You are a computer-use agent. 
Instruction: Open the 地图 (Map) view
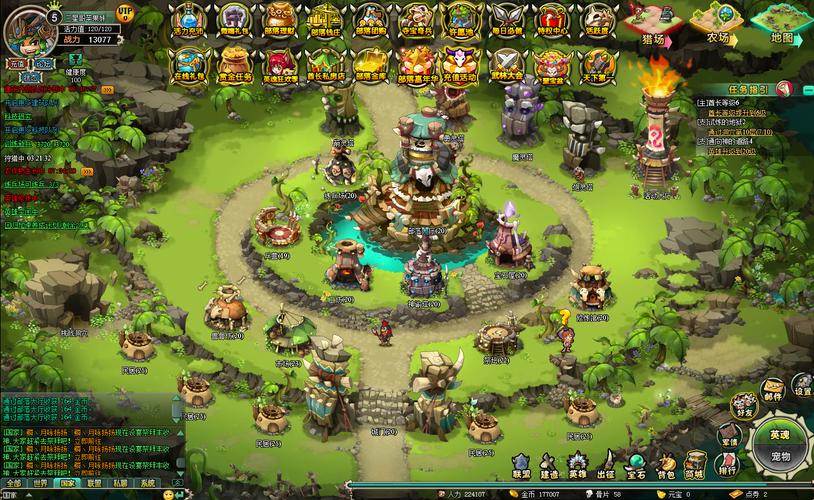click(782, 25)
